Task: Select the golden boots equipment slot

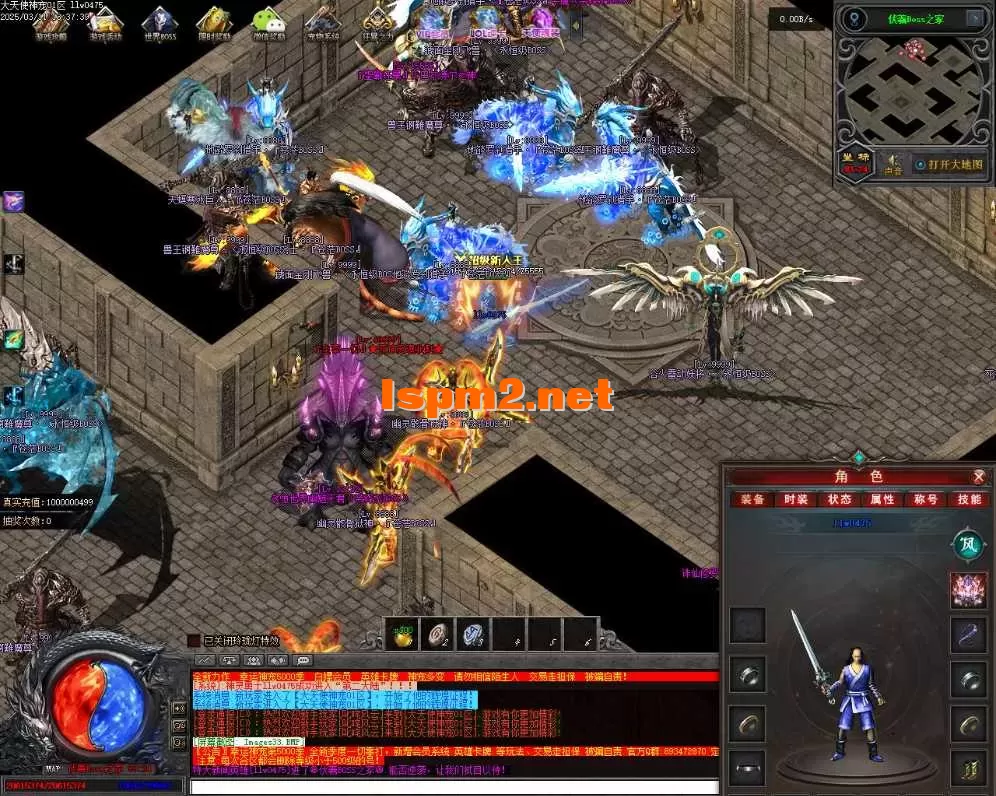Action: pos(968,768)
